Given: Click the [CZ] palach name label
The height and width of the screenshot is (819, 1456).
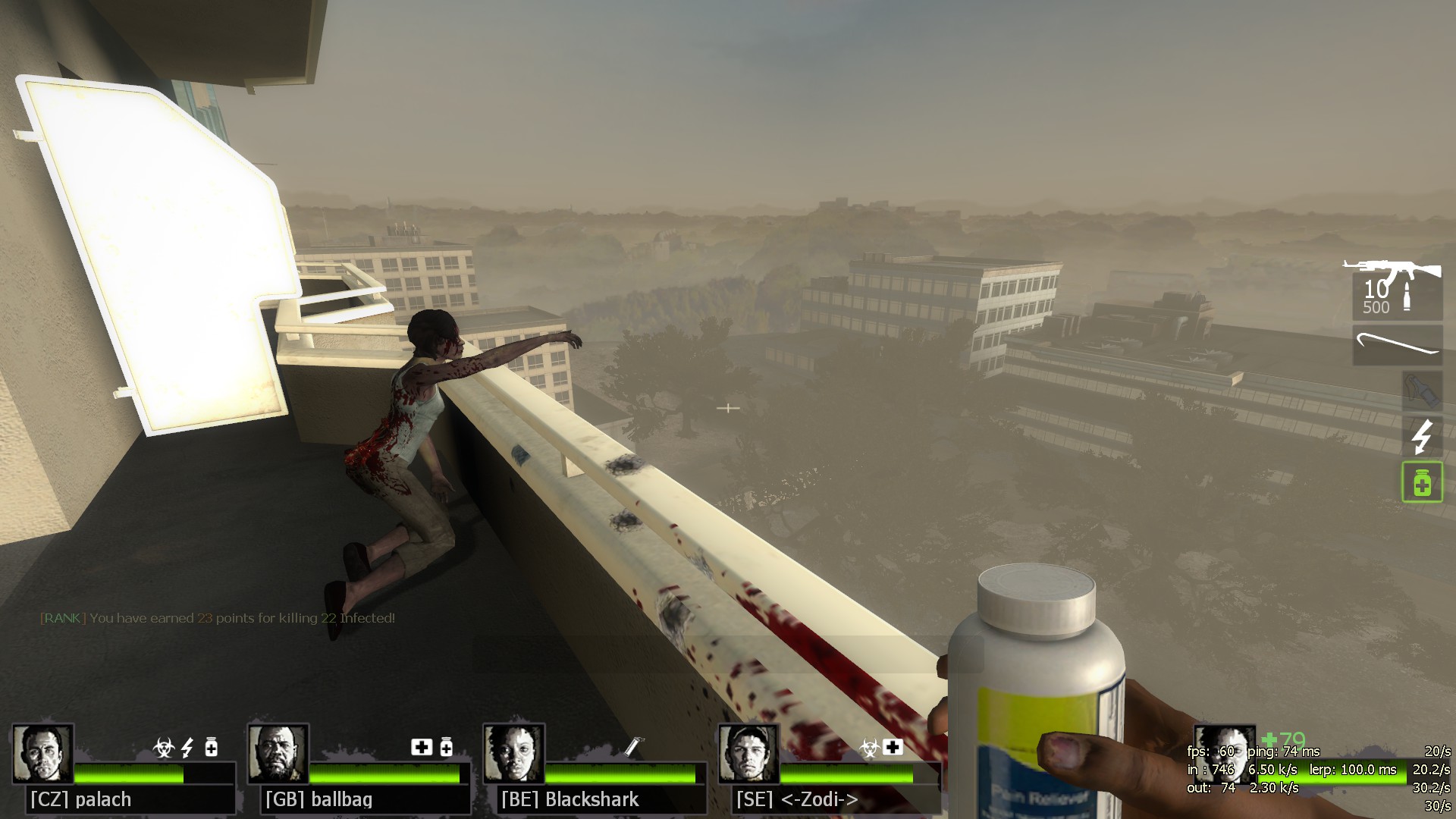Looking at the screenshot, I should [81, 799].
